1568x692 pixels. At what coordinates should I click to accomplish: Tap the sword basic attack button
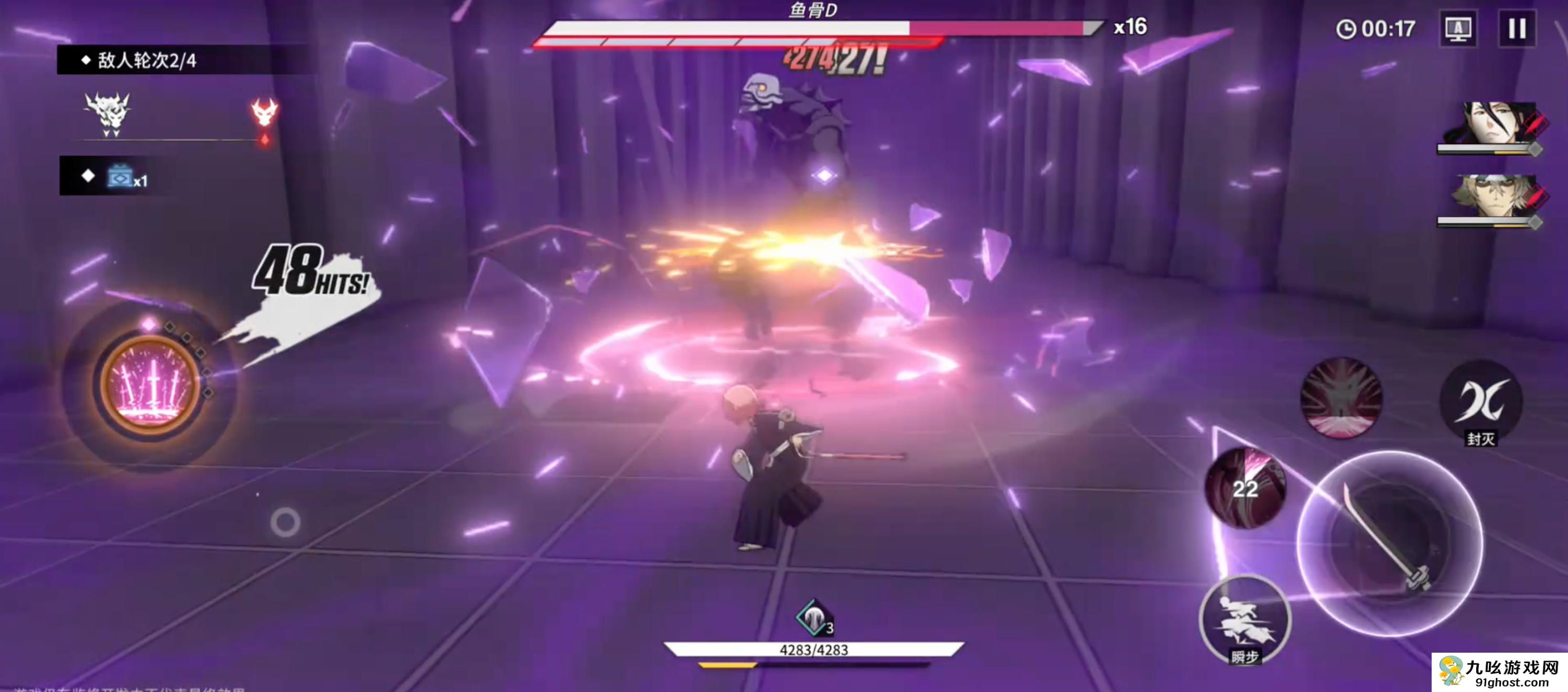(x=1390, y=543)
